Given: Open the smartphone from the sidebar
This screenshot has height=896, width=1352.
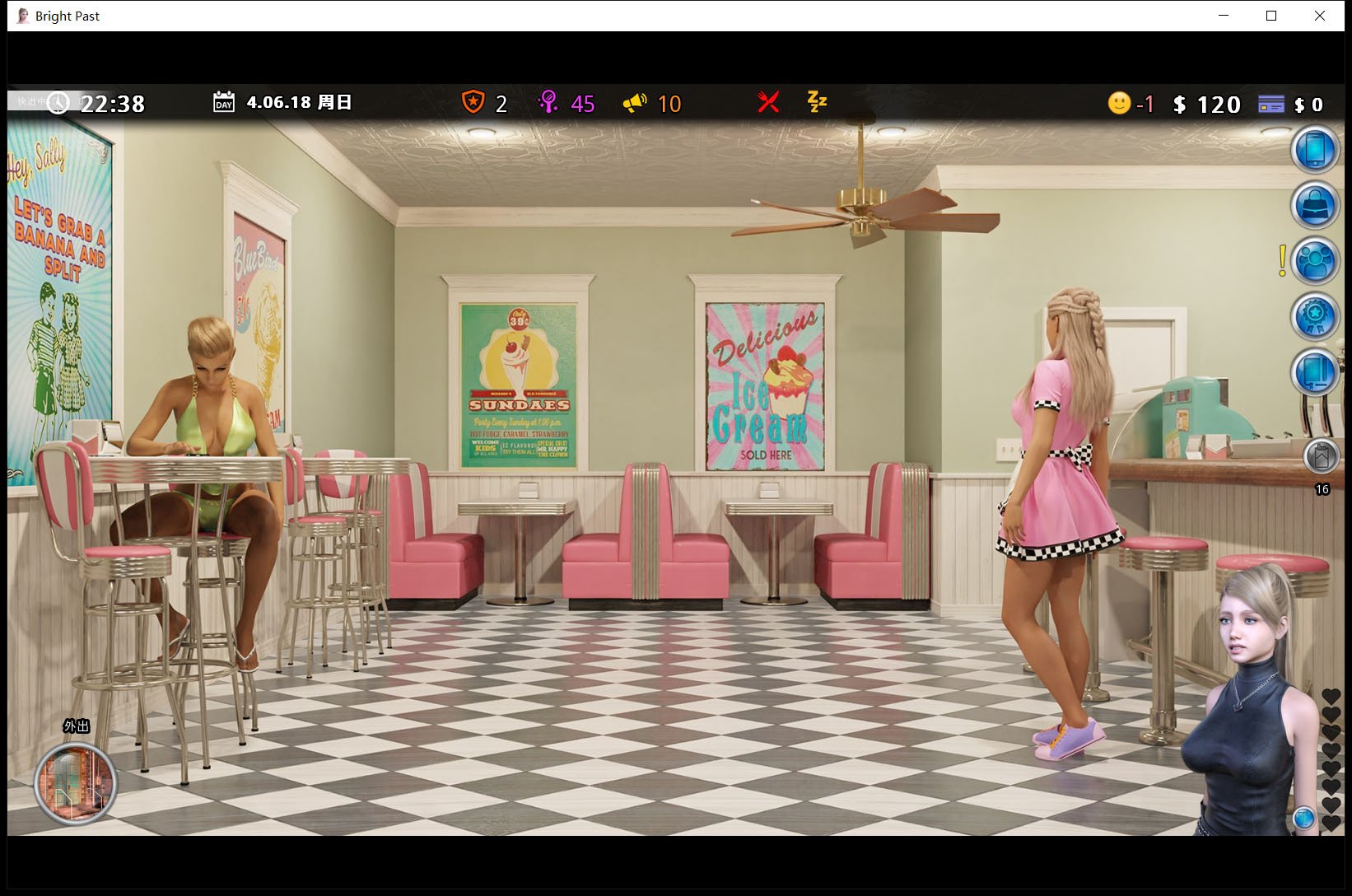Looking at the screenshot, I should point(1315,152).
